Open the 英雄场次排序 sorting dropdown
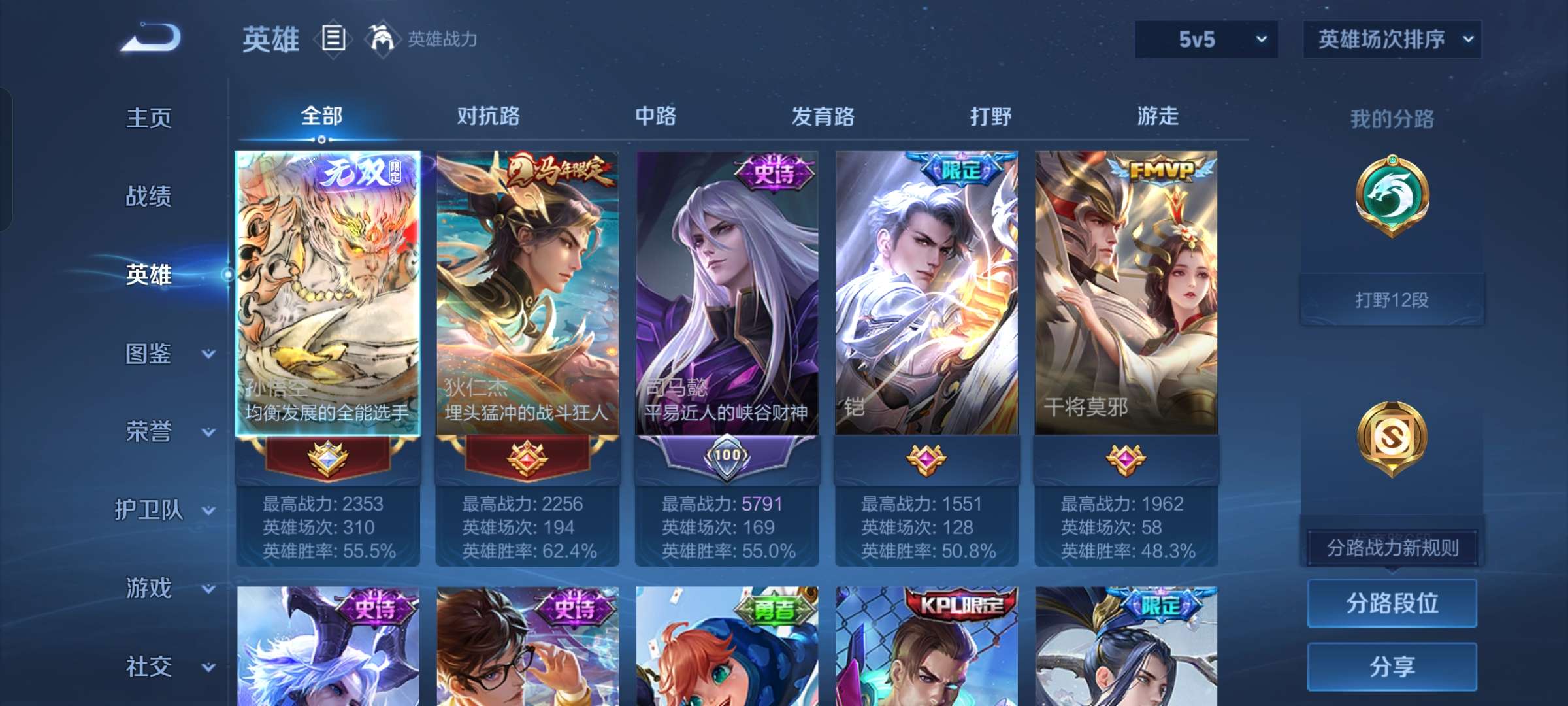 click(x=1392, y=39)
